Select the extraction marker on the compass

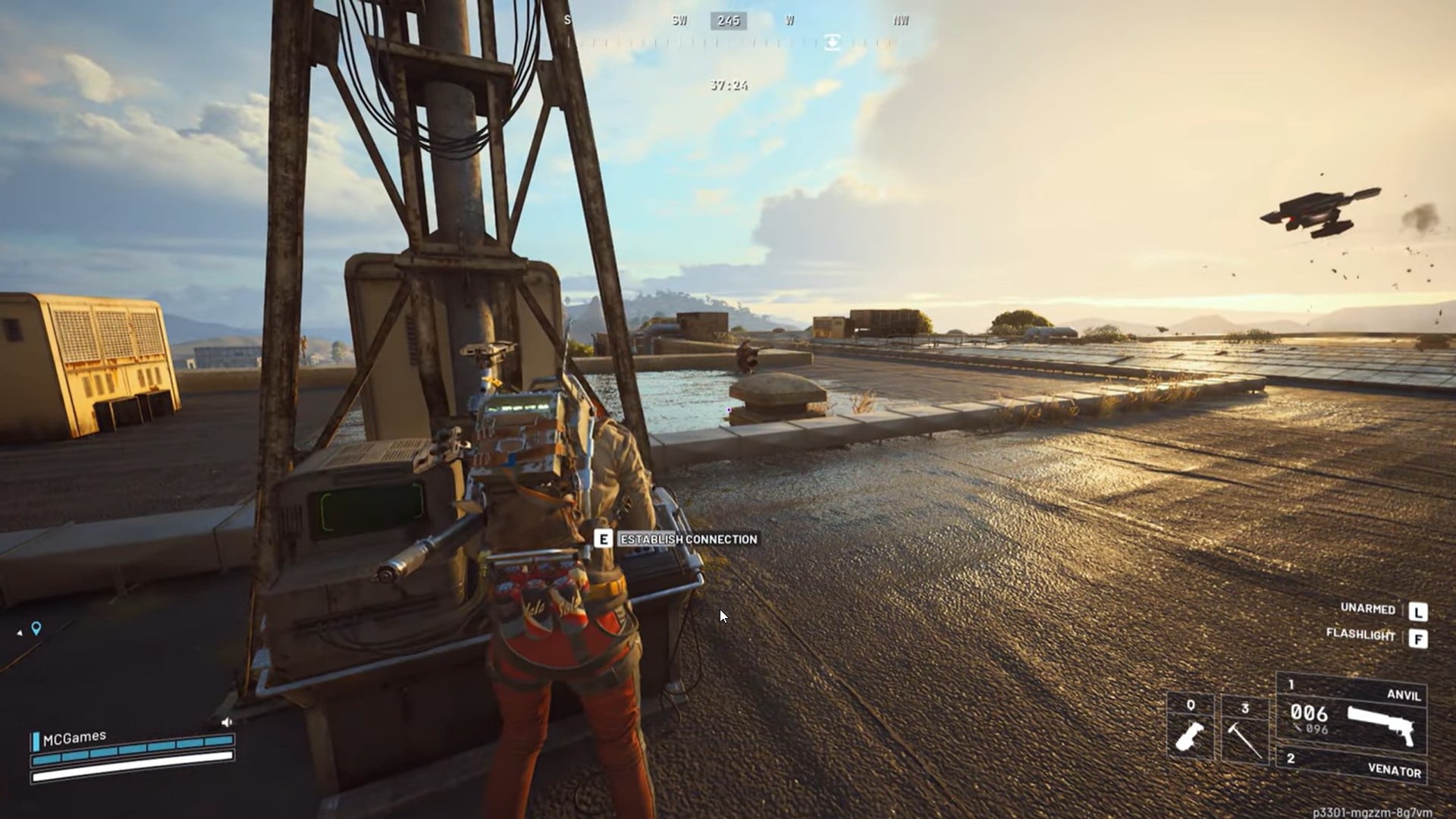(x=832, y=42)
